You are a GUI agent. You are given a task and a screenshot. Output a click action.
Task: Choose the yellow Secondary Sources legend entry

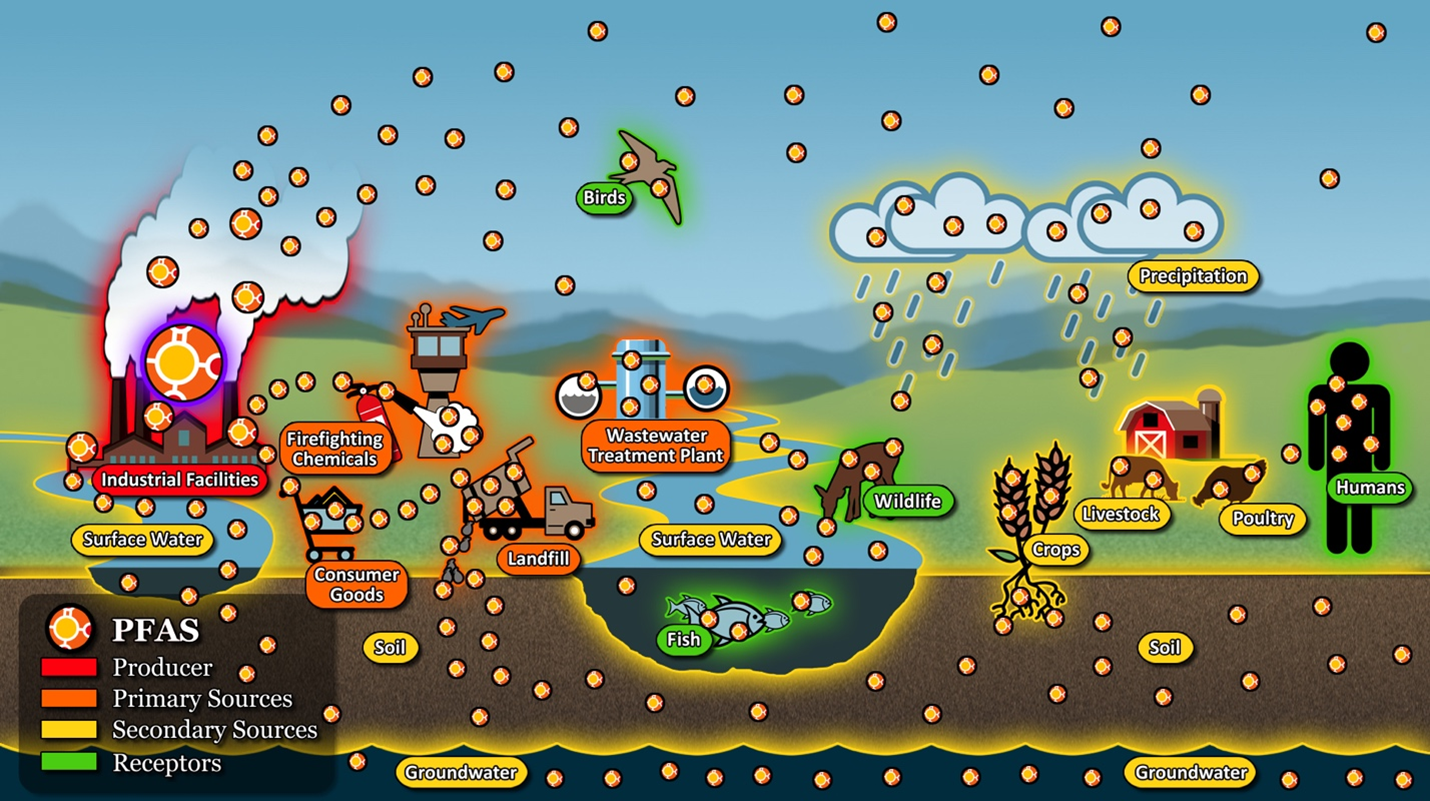tap(69, 730)
